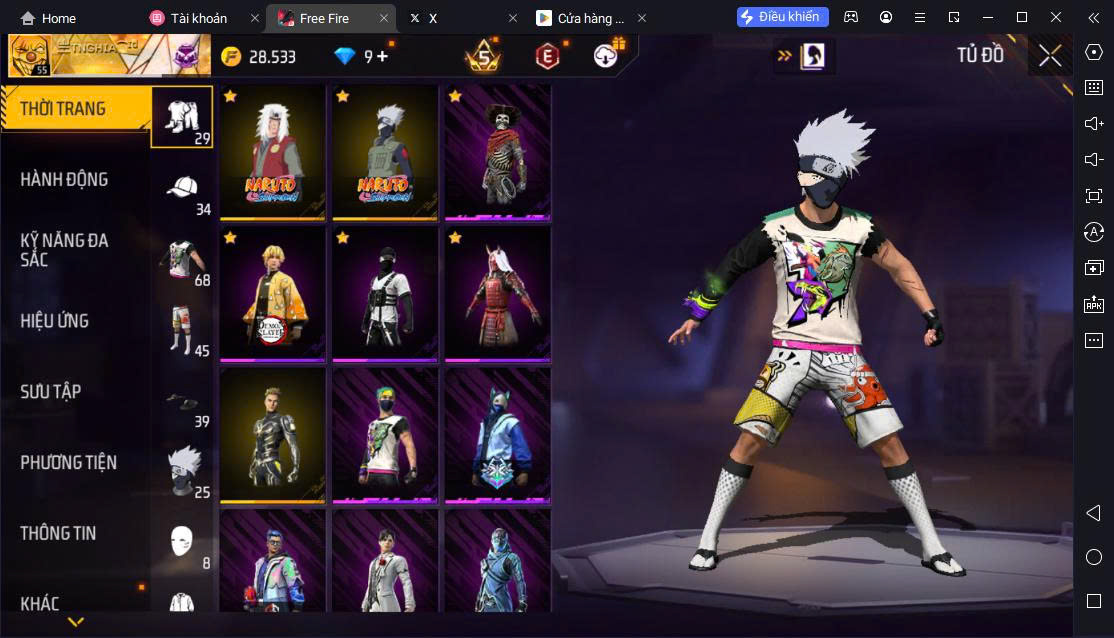Screen dimensions: 1114x638
Task: Choose the black and gold bodysuit outfit
Action: click(x=273, y=436)
